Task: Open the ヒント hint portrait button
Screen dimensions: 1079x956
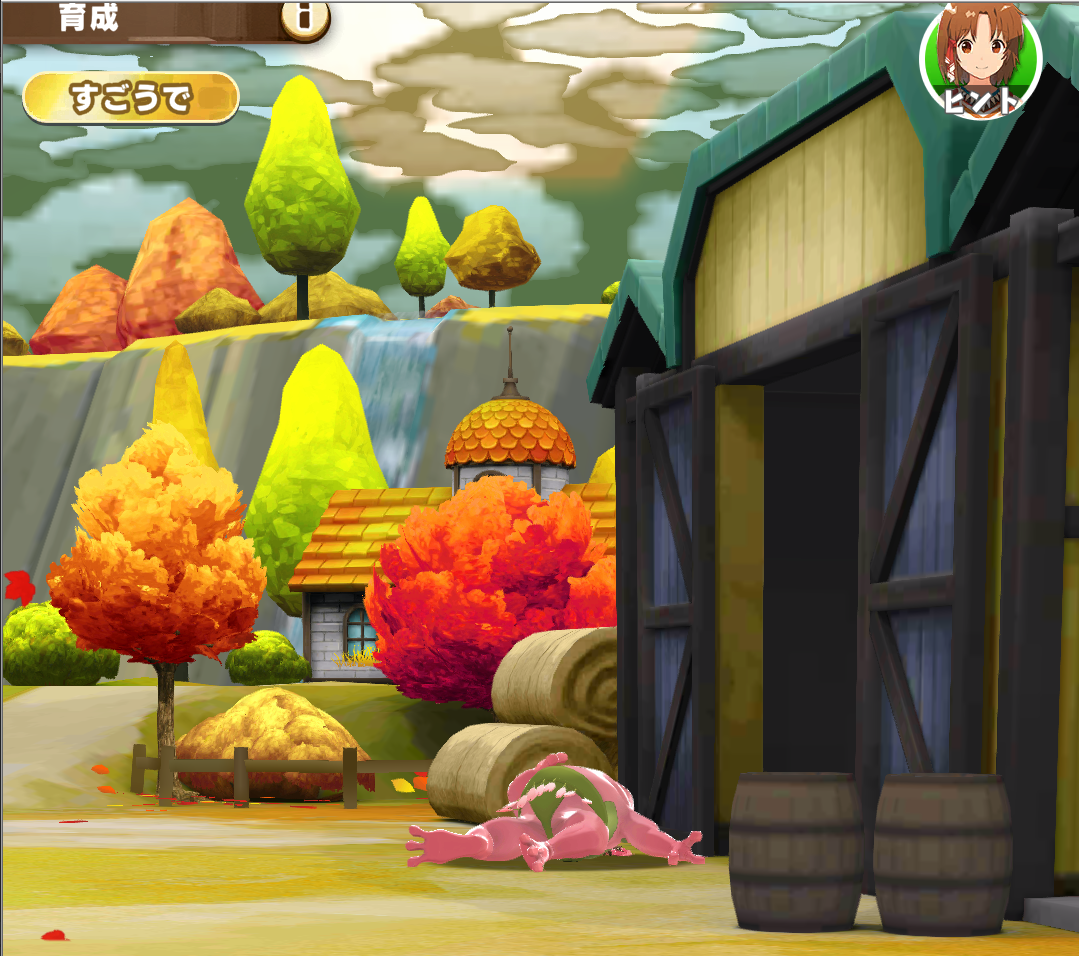Action: [x=980, y=62]
